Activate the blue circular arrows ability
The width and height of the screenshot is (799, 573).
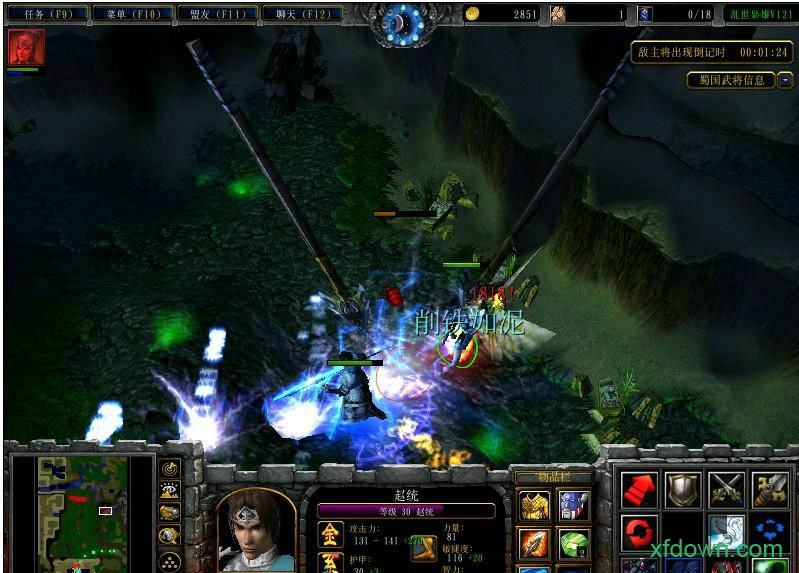769,531
